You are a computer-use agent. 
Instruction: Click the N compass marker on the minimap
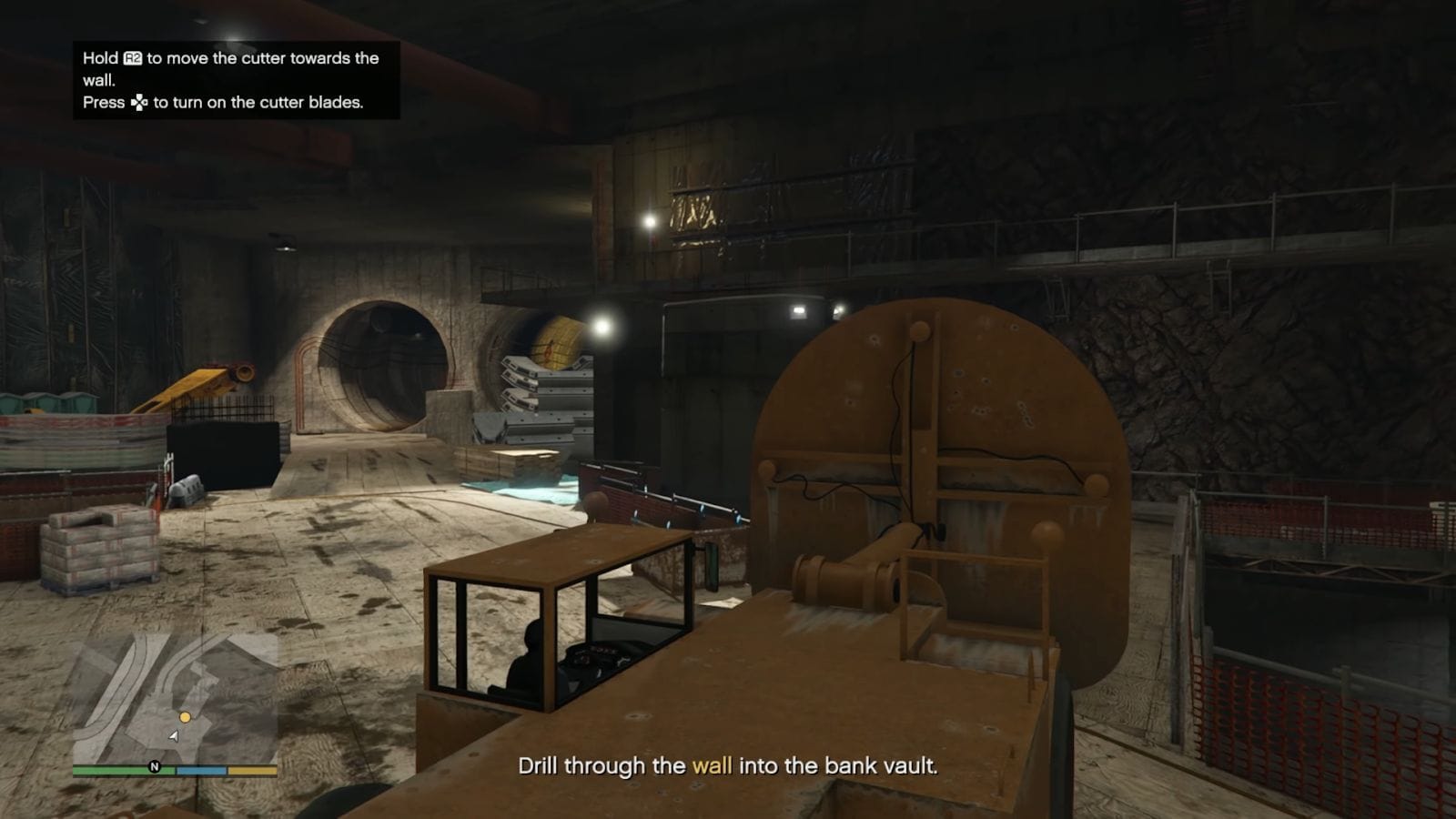click(155, 767)
